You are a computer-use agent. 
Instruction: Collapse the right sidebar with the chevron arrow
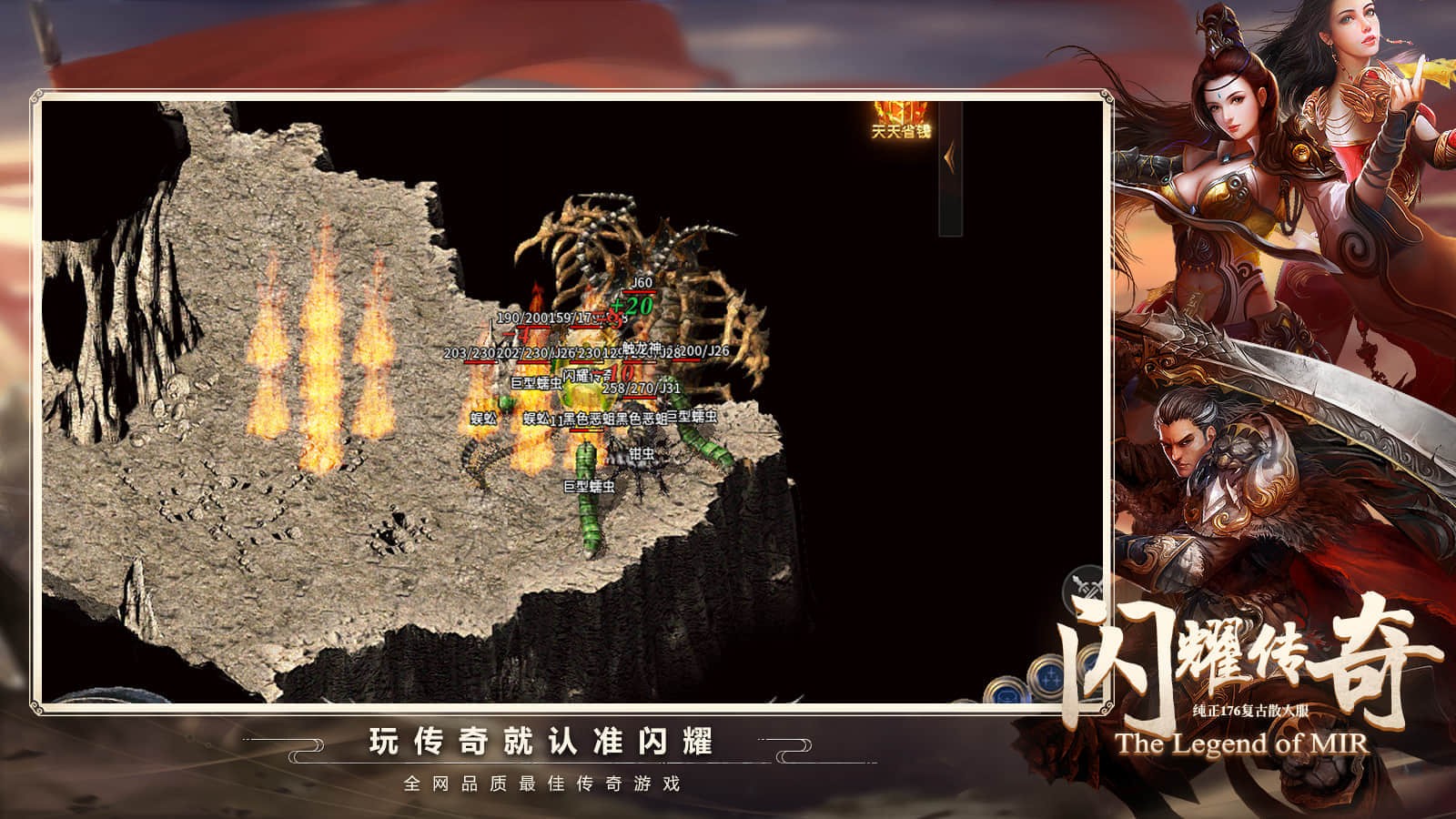950,158
